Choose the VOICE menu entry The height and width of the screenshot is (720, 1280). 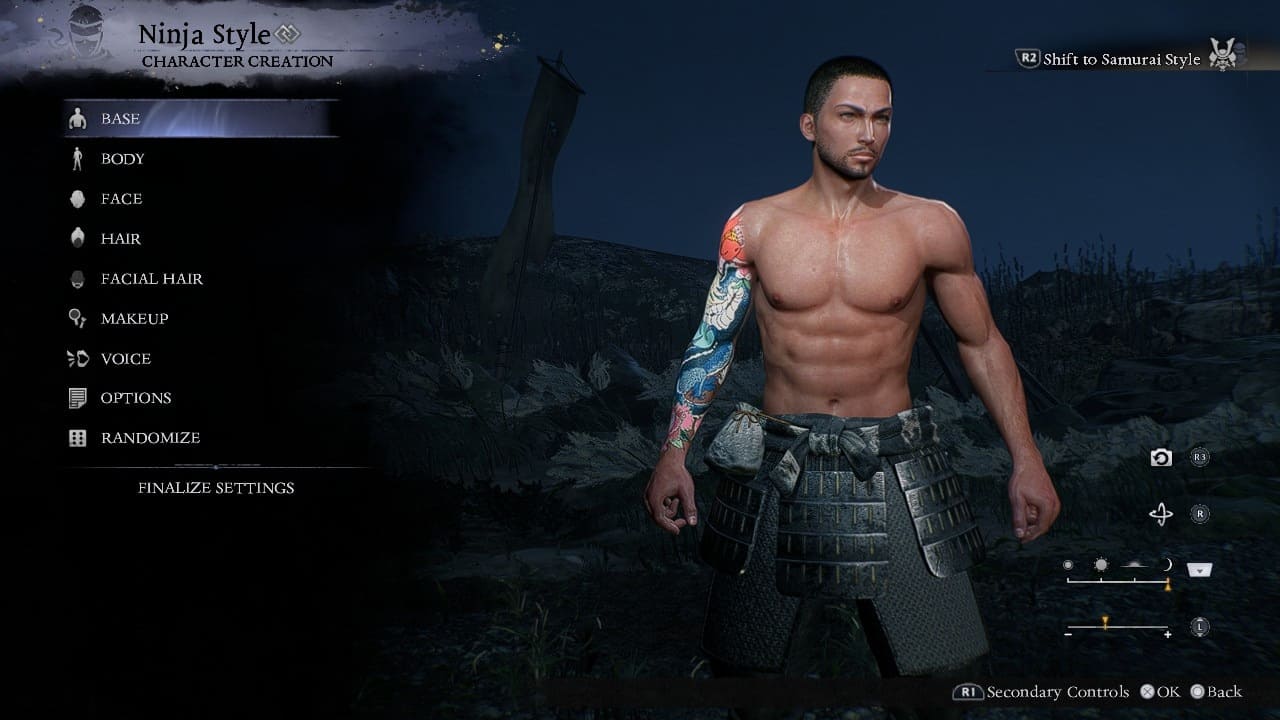tap(125, 359)
